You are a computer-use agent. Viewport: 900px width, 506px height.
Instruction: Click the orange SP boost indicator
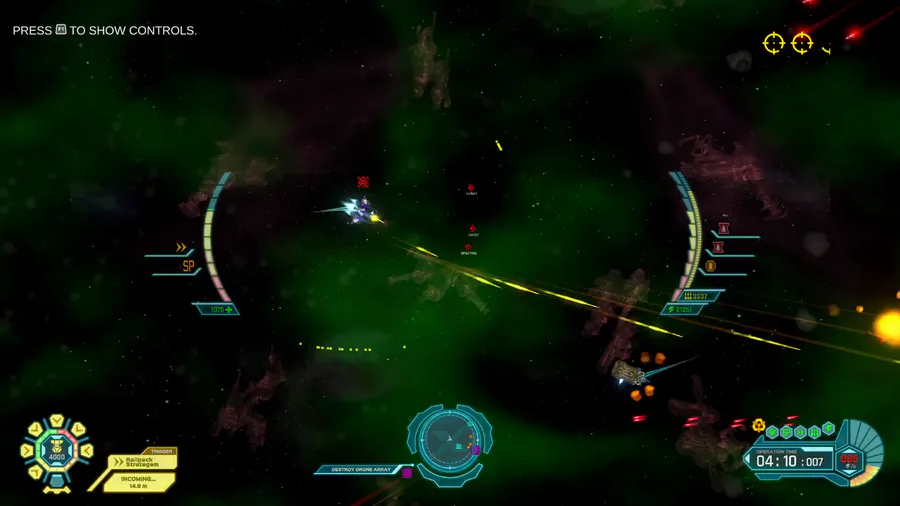[x=188, y=266]
